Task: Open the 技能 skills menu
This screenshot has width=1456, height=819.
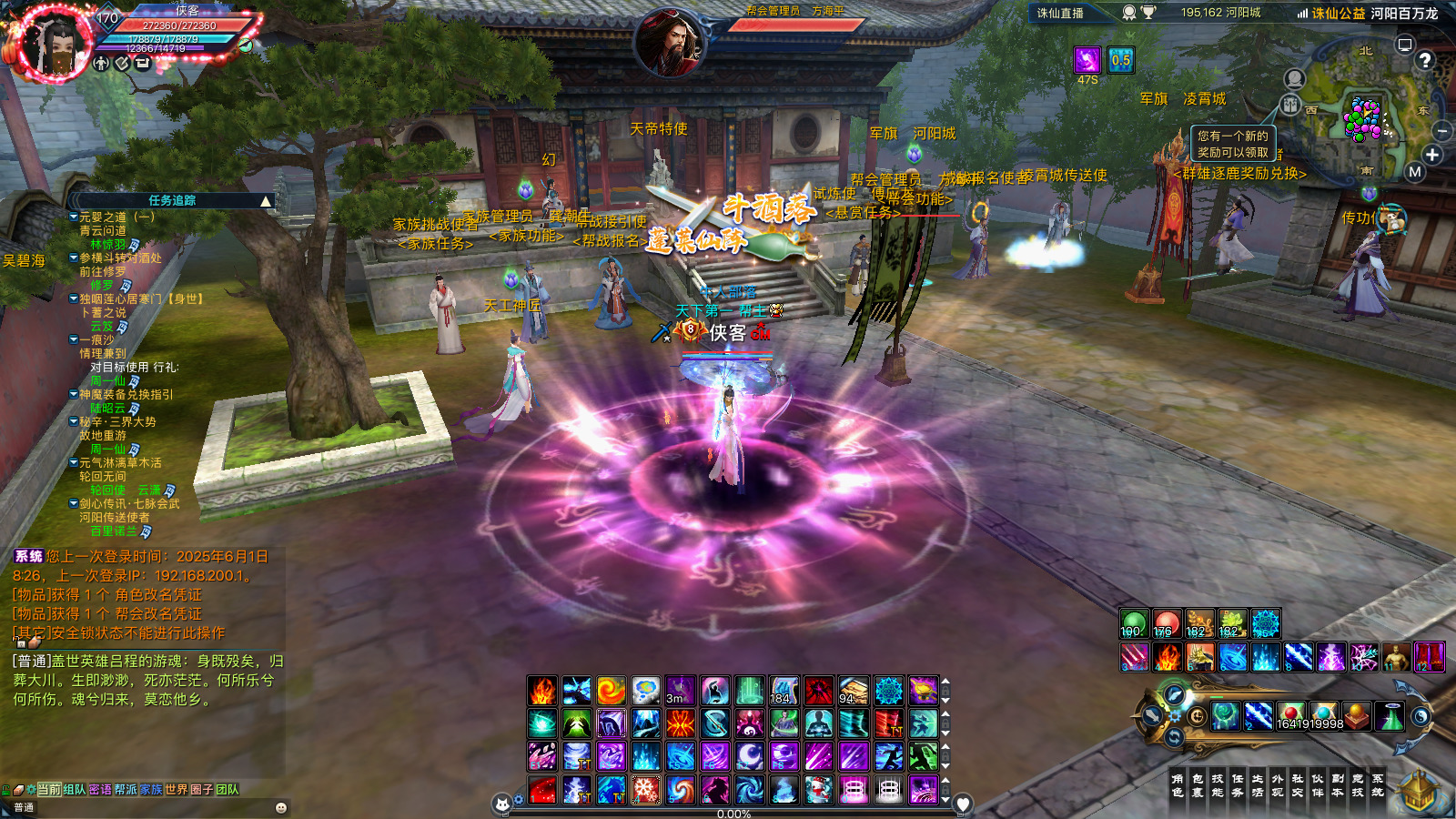Action: click(x=1218, y=785)
